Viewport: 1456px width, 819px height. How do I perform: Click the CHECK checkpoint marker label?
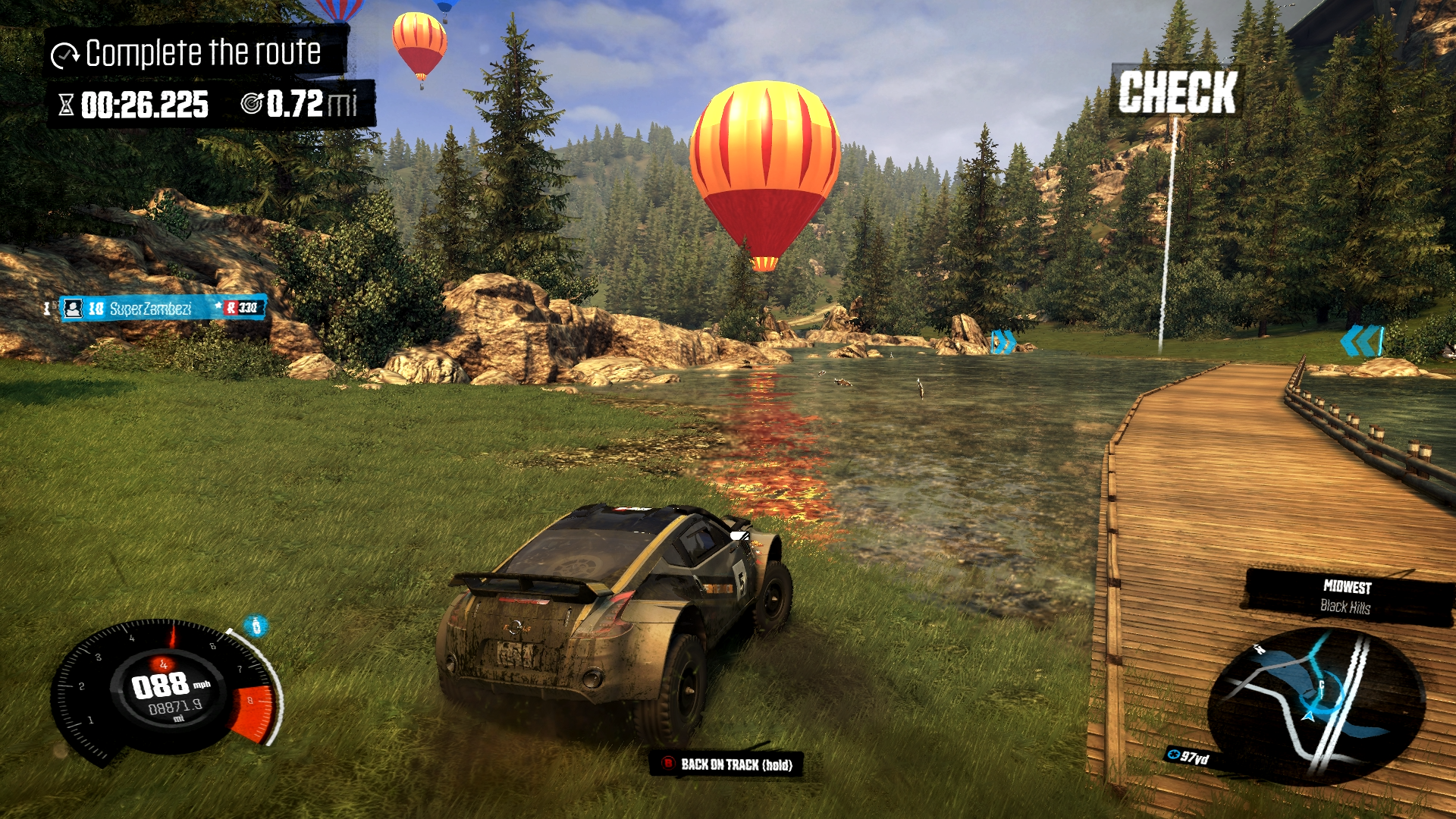(x=1176, y=92)
